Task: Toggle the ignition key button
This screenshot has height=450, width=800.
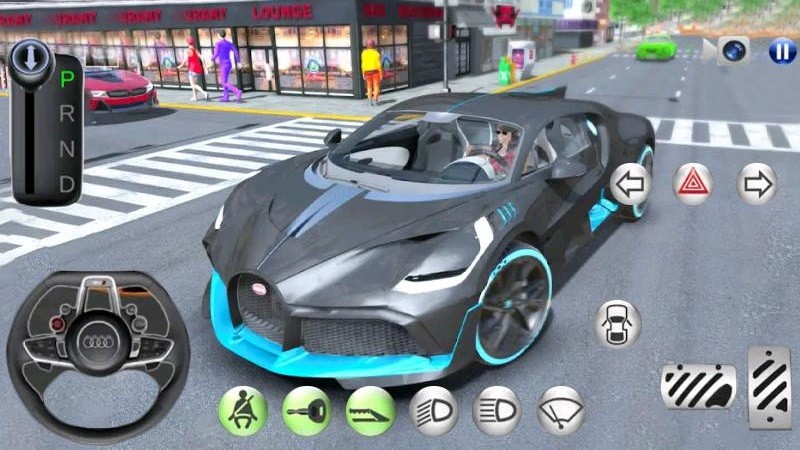Action: [306, 410]
